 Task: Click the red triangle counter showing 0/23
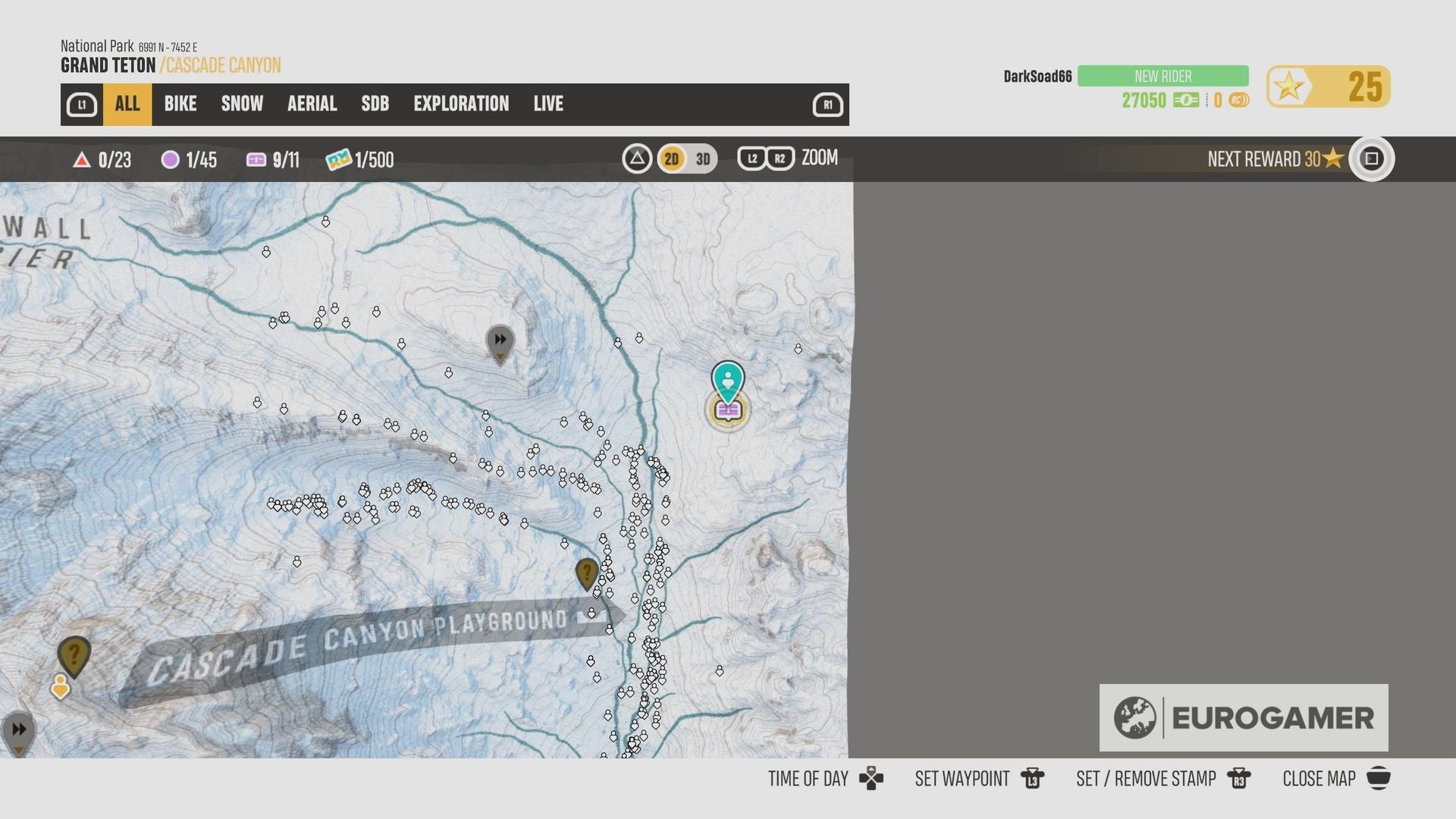tap(102, 160)
